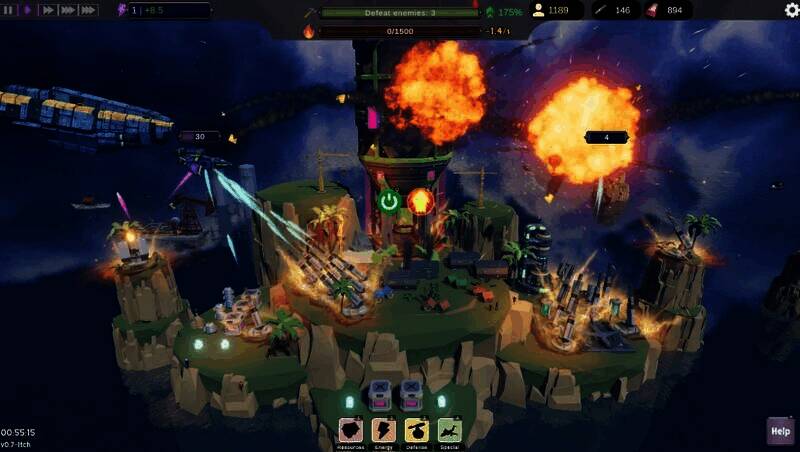Open the settings gear

pyautogui.click(x=791, y=10)
